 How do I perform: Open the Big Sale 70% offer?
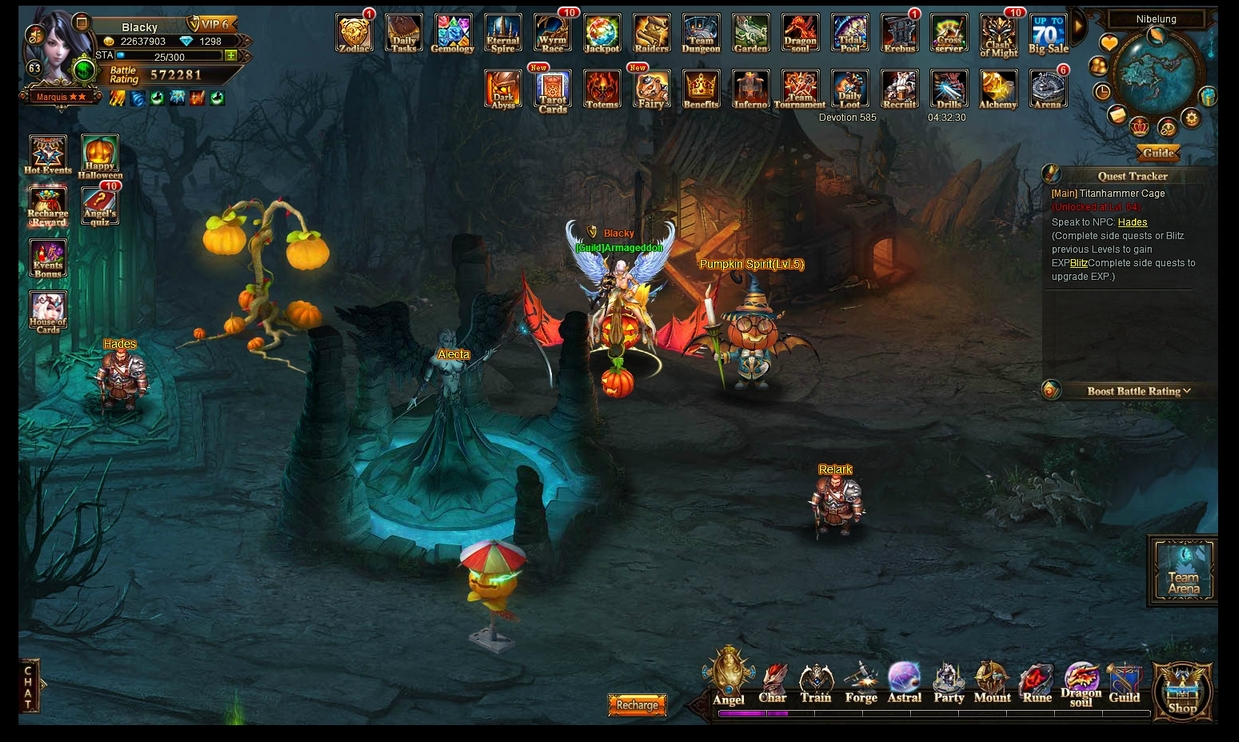1048,33
